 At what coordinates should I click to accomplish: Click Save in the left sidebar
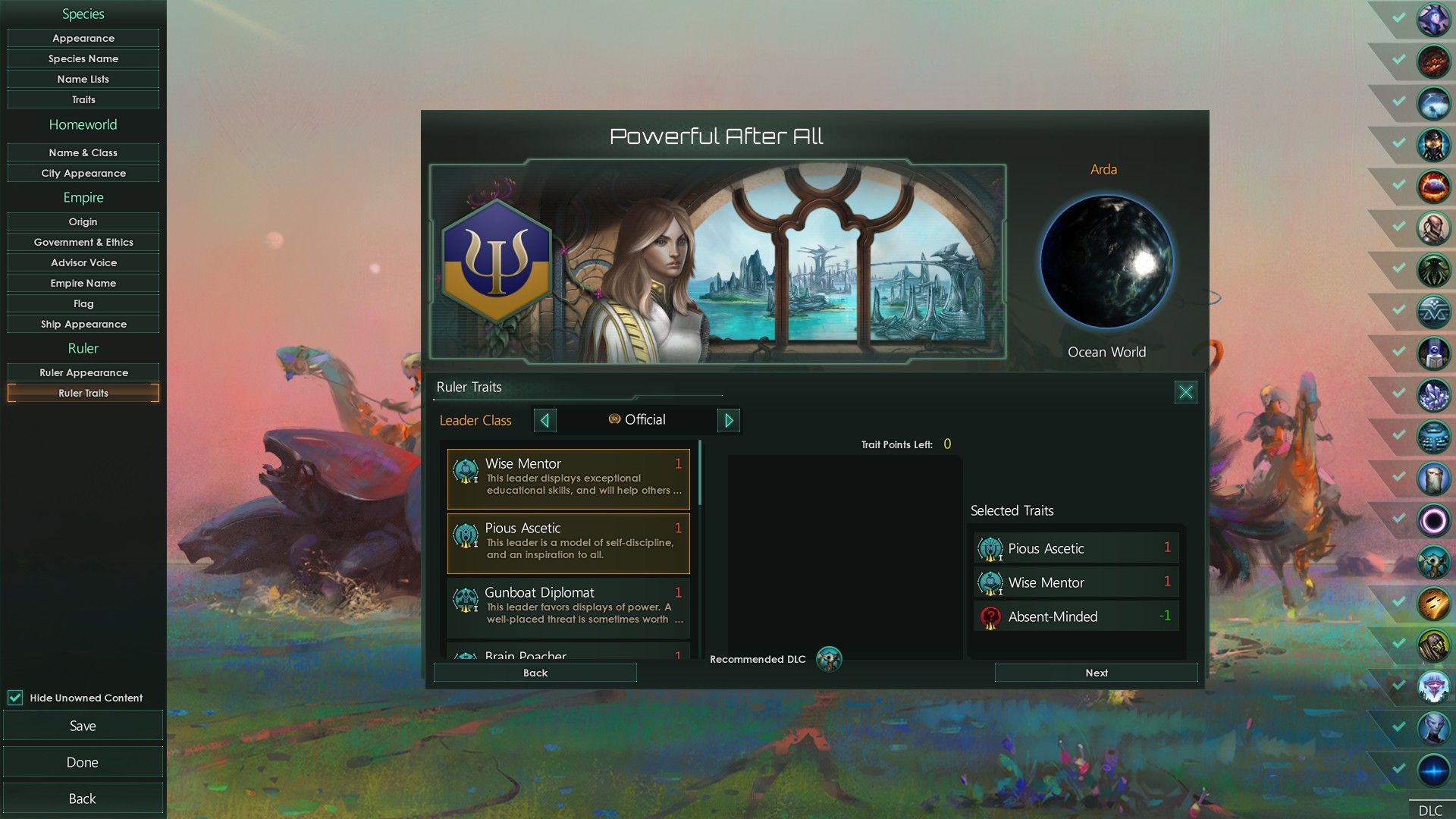[83, 725]
